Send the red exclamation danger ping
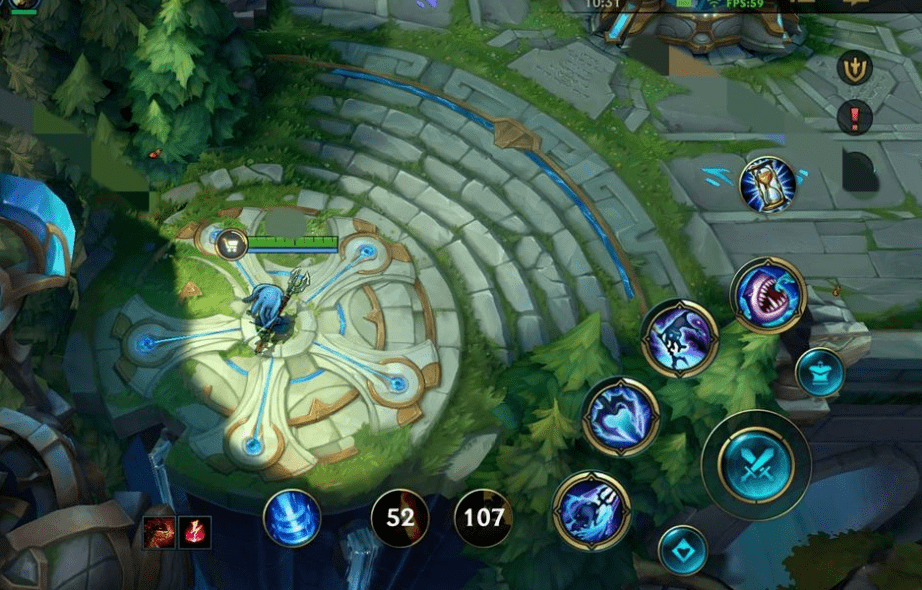922x590 pixels. click(x=855, y=117)
